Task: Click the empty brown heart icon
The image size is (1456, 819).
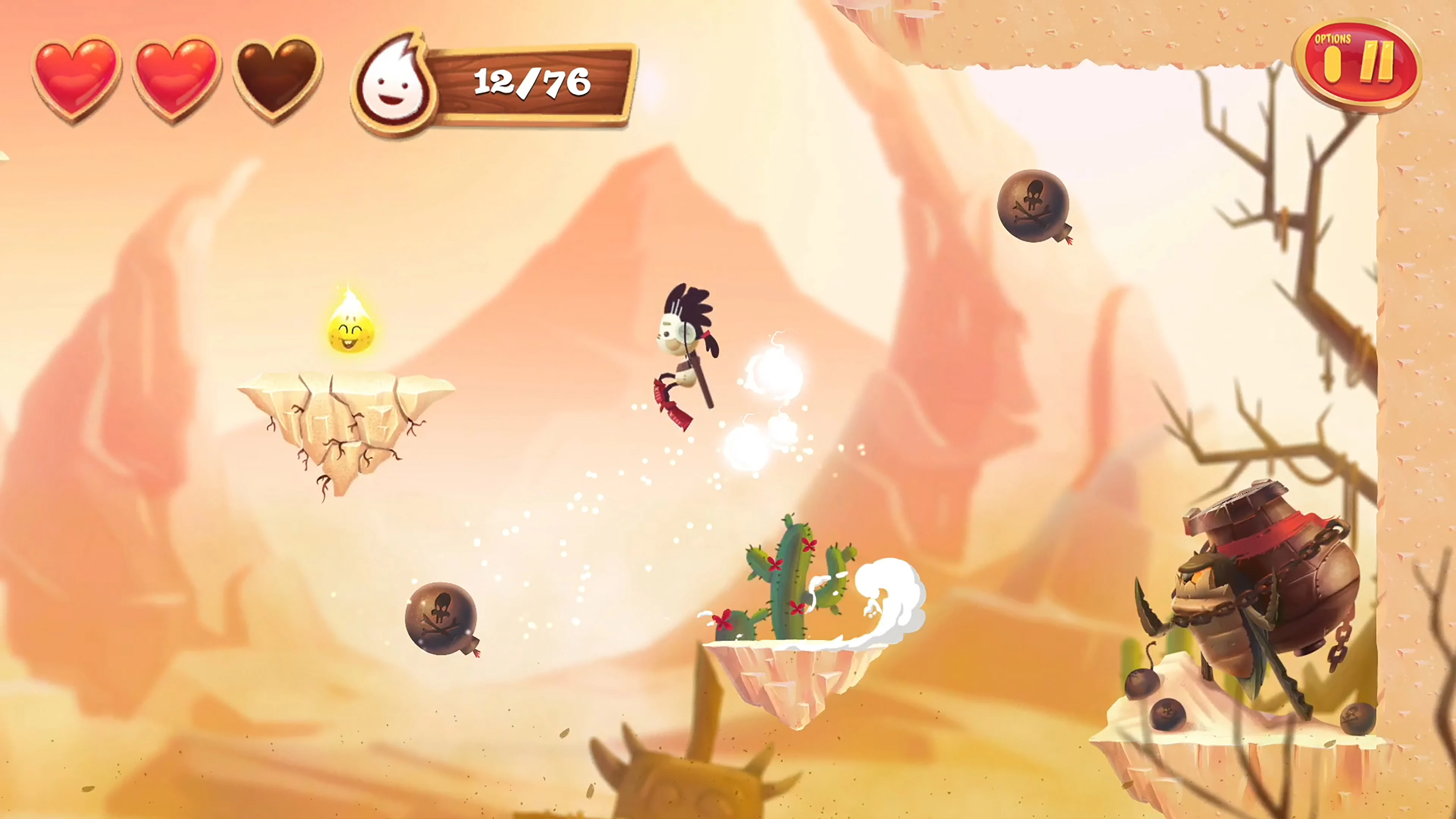Action: pyautogui.click(x=271, y=79)
